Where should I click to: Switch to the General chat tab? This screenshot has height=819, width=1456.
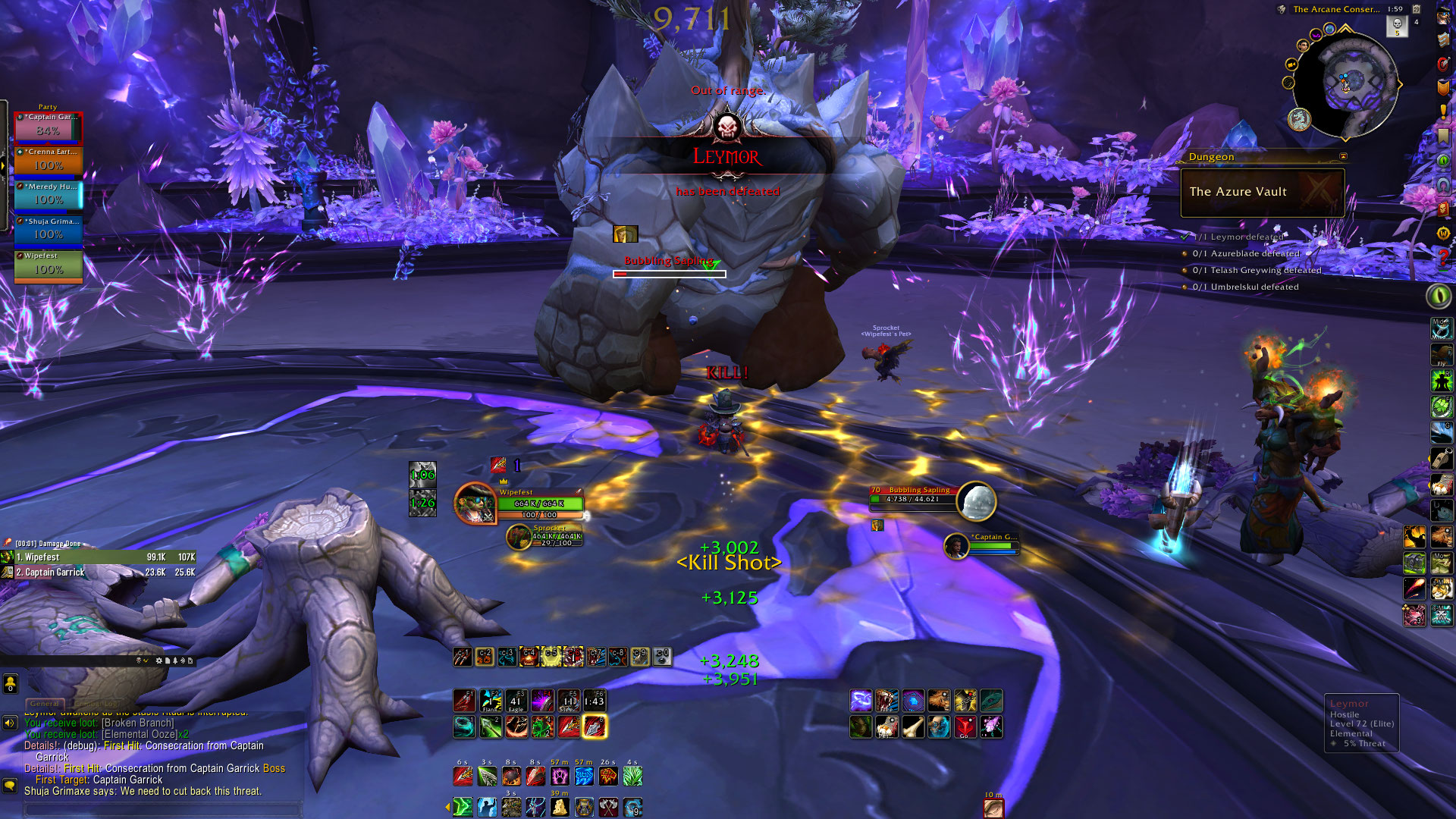point(45,704)
